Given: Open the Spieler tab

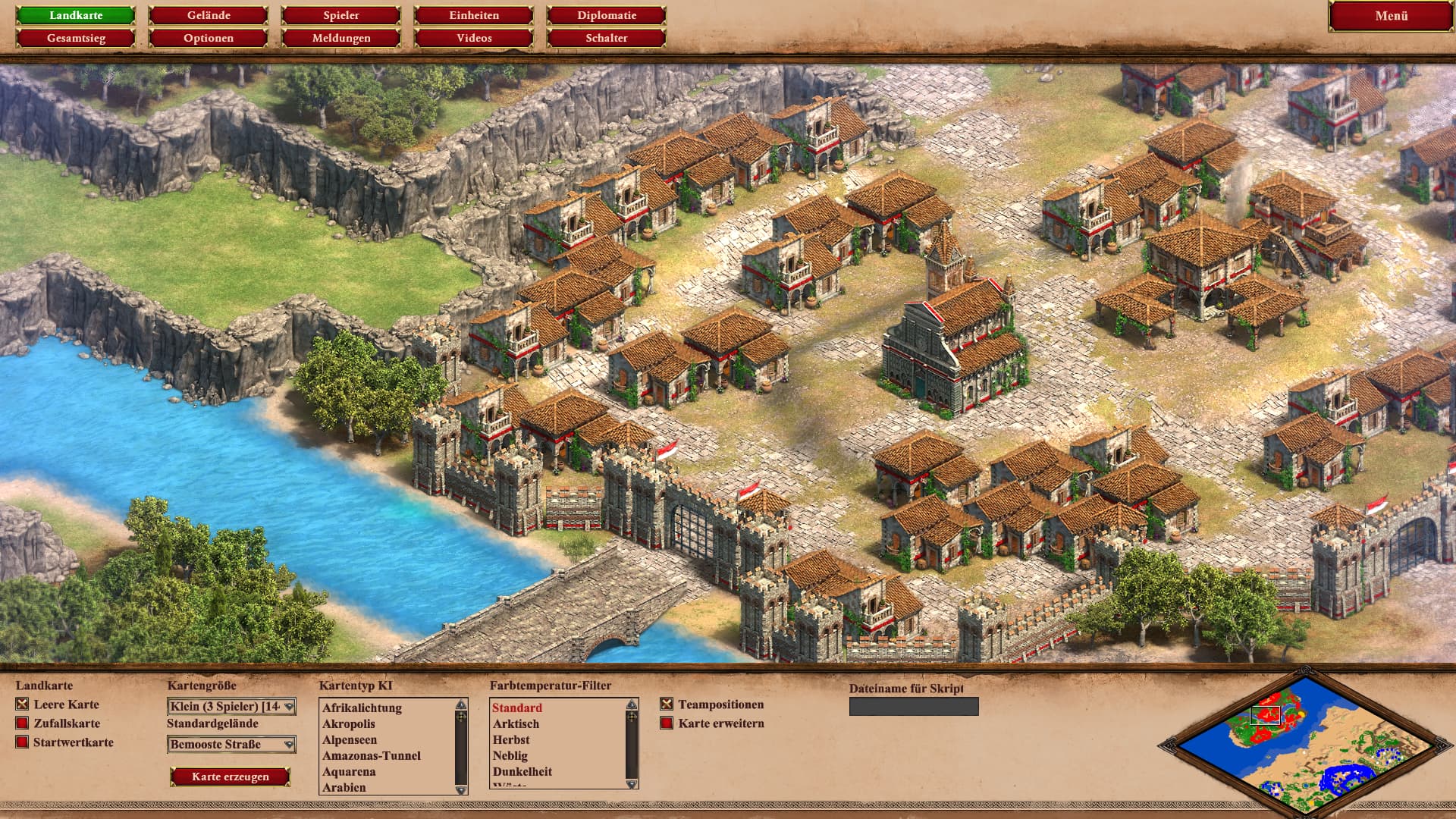Looking at the screenshot, I should [x=340, y=15].
